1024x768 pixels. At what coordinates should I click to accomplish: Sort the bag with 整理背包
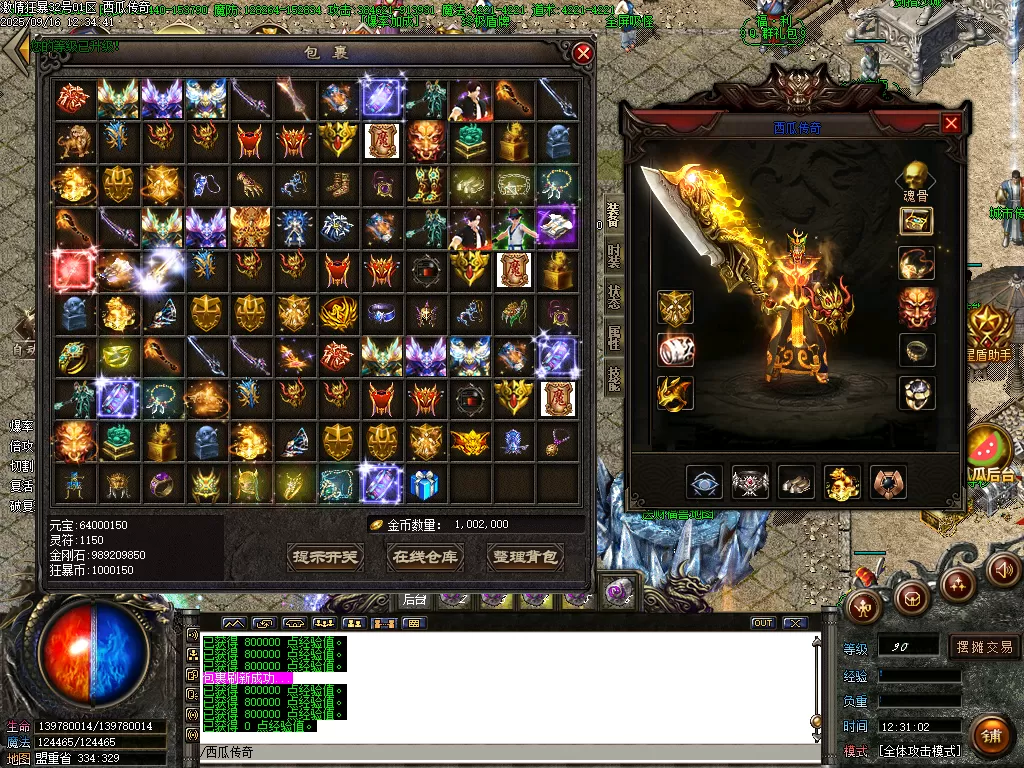coord(524,556)
